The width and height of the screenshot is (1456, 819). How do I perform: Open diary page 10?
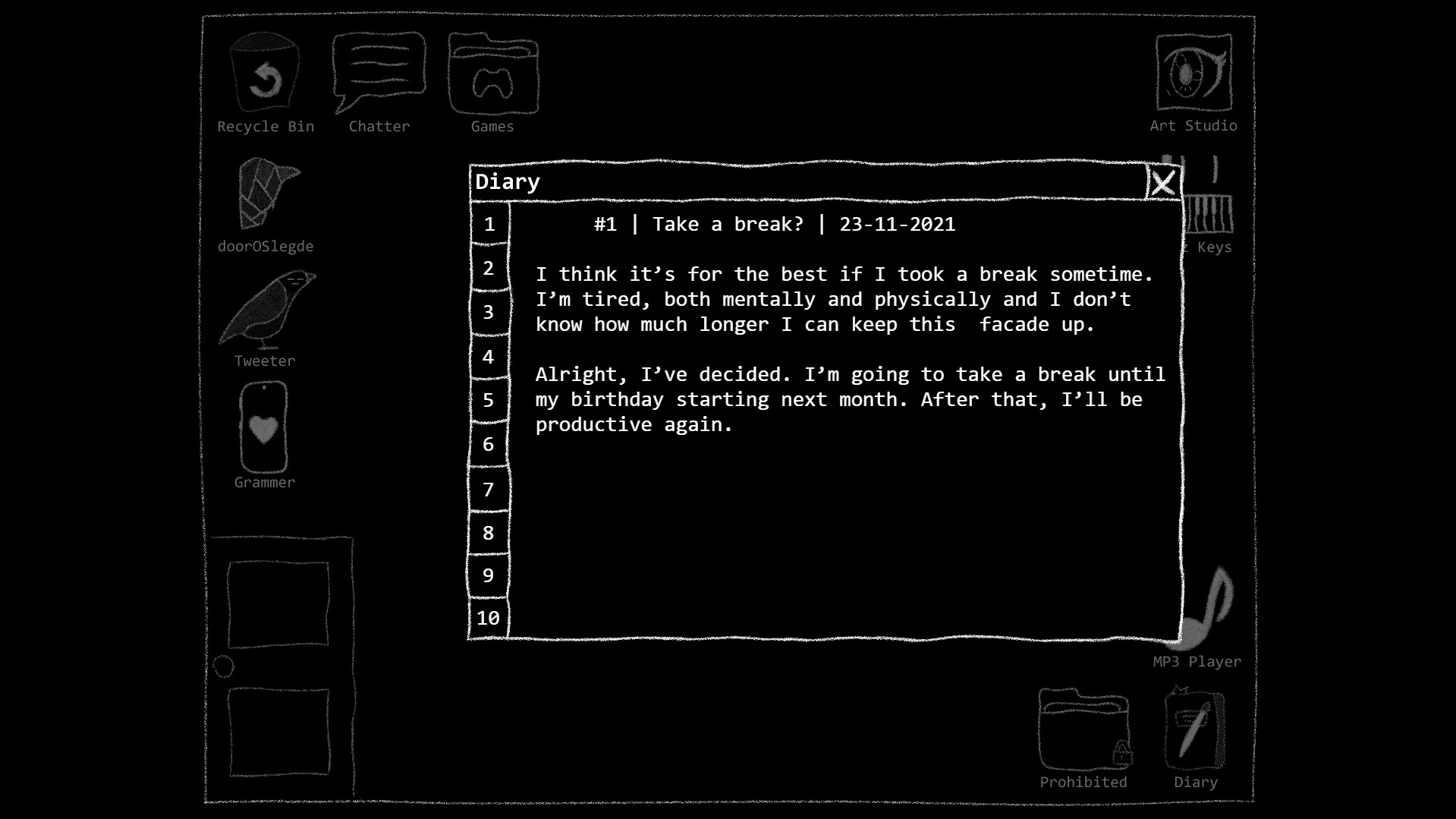pos(488,619)
